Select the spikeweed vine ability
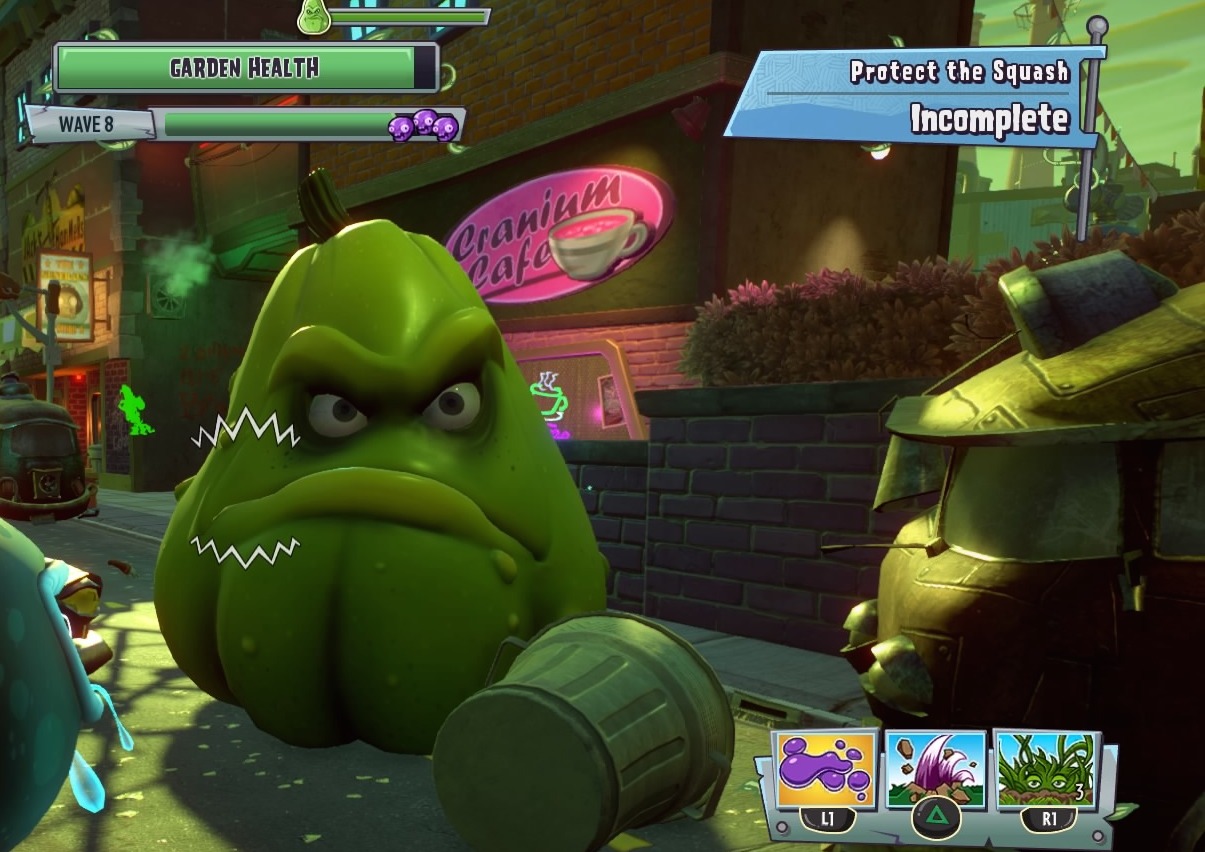 (1046, 769)
